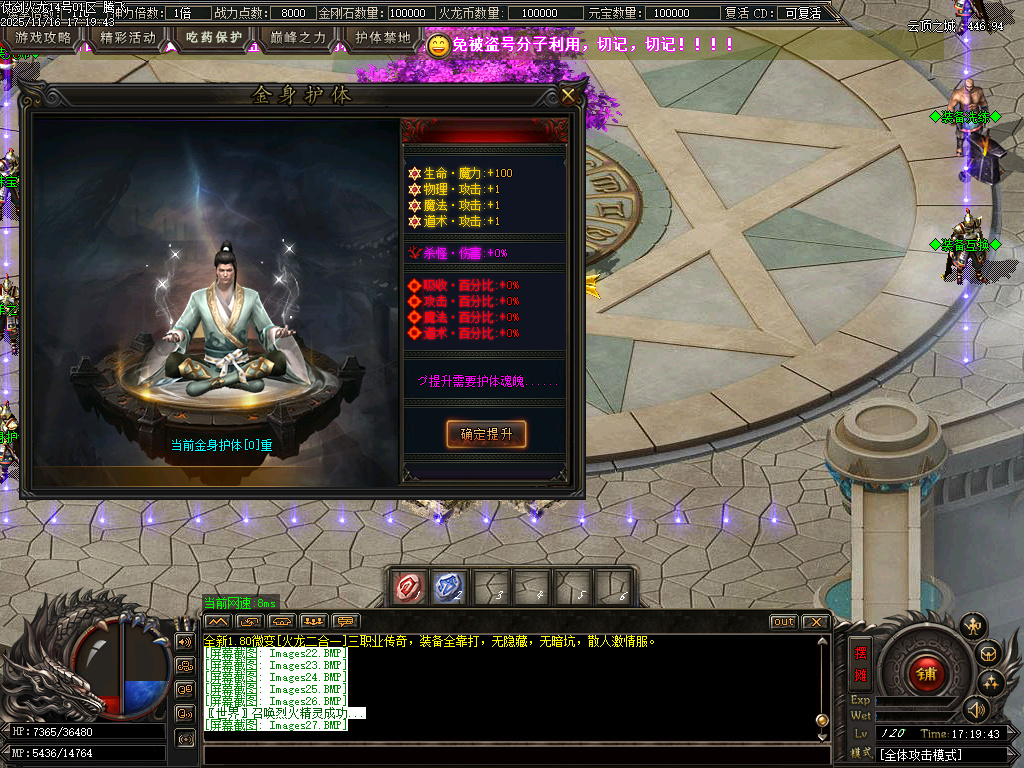The image size is (1024, 768).
Task: Toggle the sound speaker icon
Action: click(x=976, y=709)
